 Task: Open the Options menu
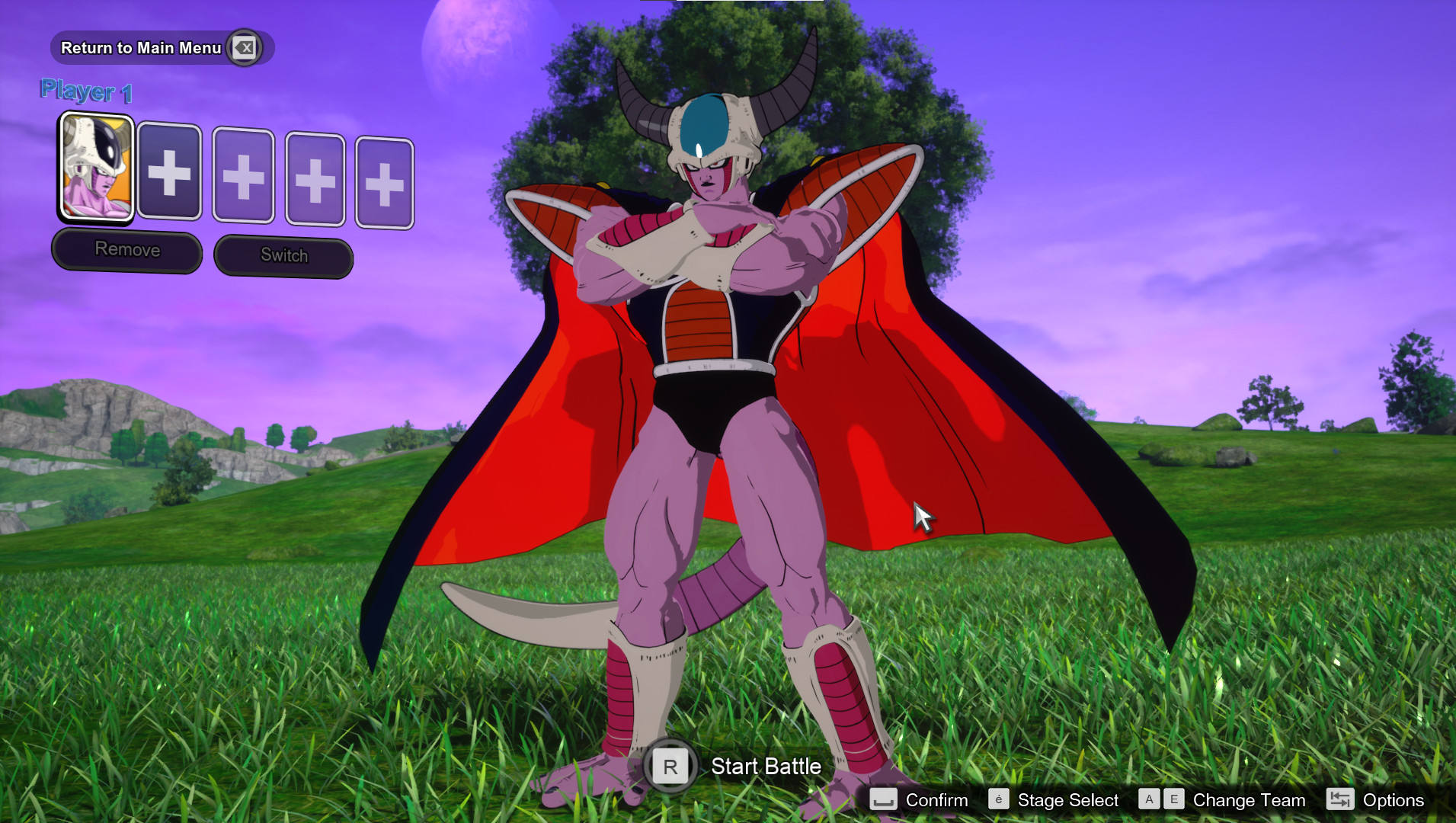click(1393, 800)
